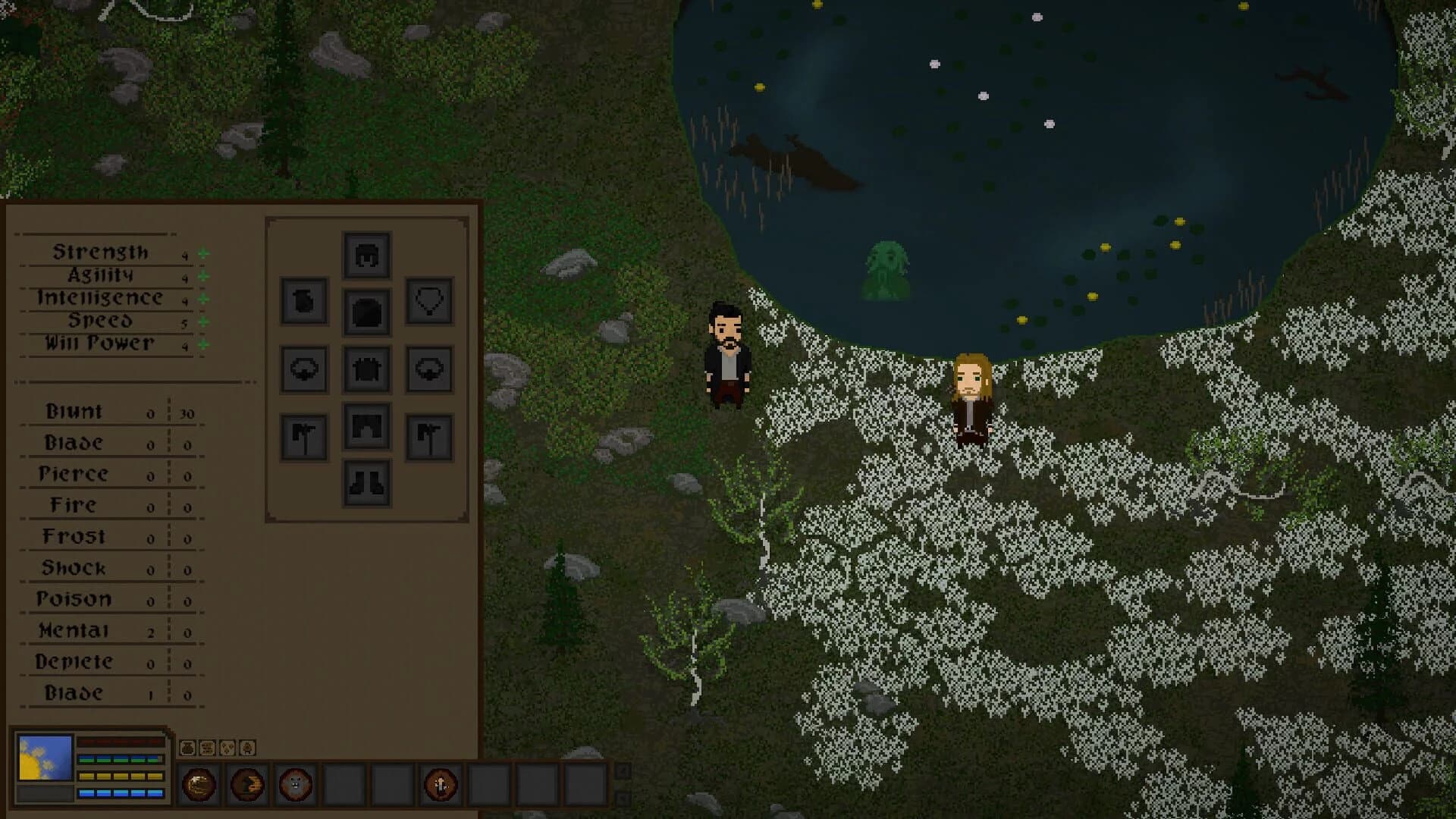Image resolution: width=1456 pixels, height=819 pixels.
Task: Select the helmet equipment slot
Action: pyautogui.click(x=367, y=255)
